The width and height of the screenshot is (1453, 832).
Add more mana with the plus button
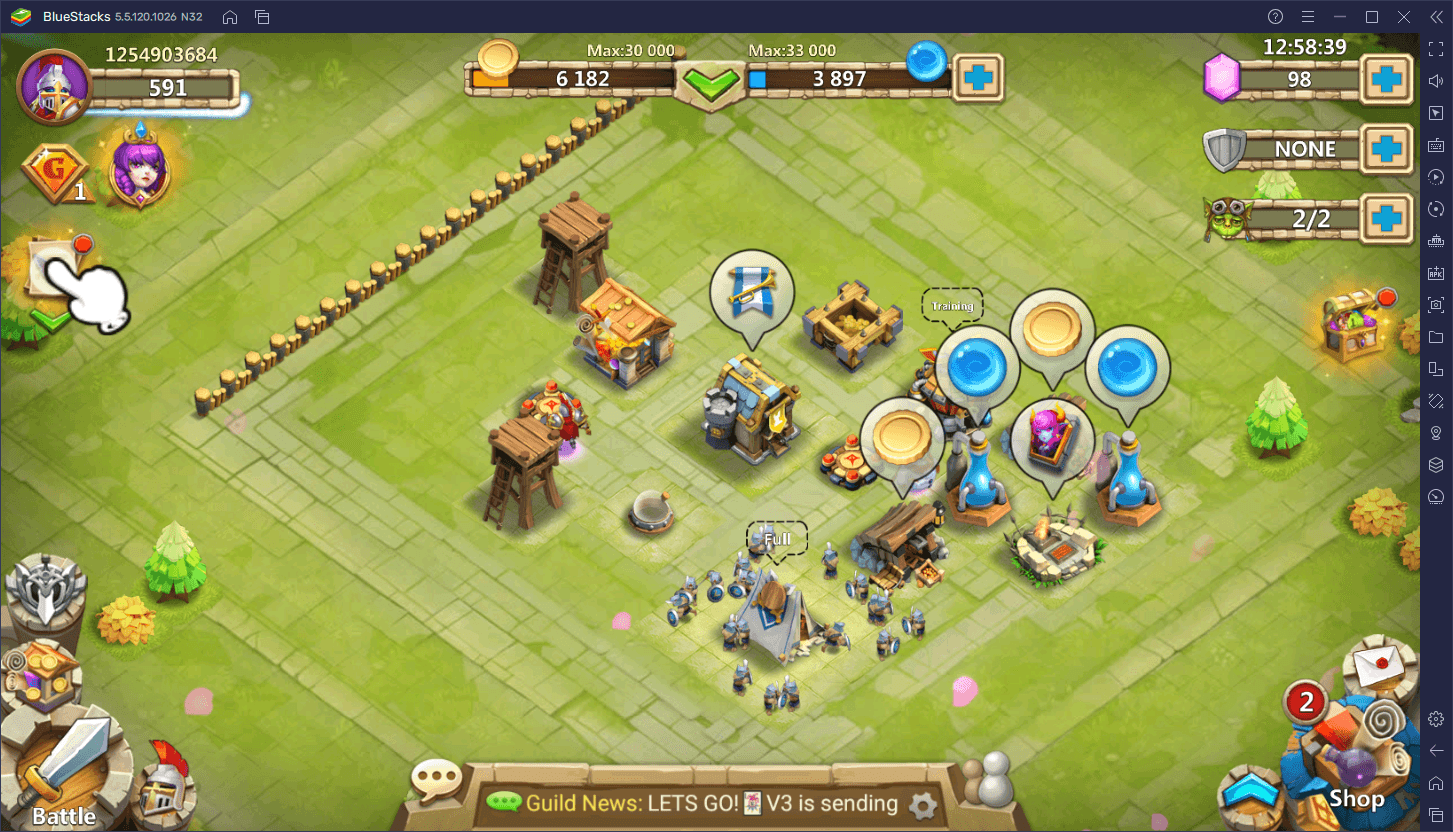pos(977,78)
